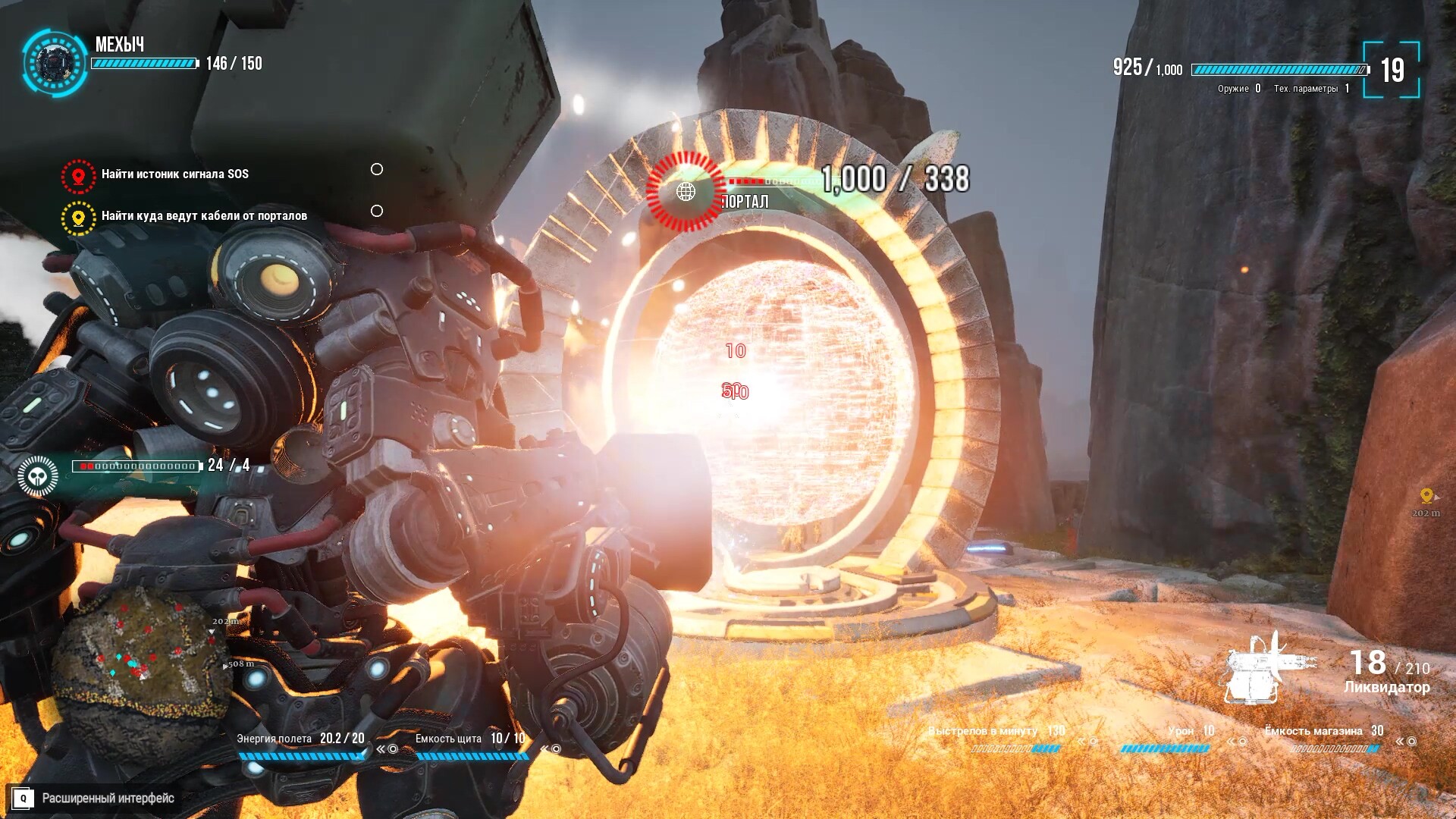Click the portal target globe marker

(x=686, y=191)
